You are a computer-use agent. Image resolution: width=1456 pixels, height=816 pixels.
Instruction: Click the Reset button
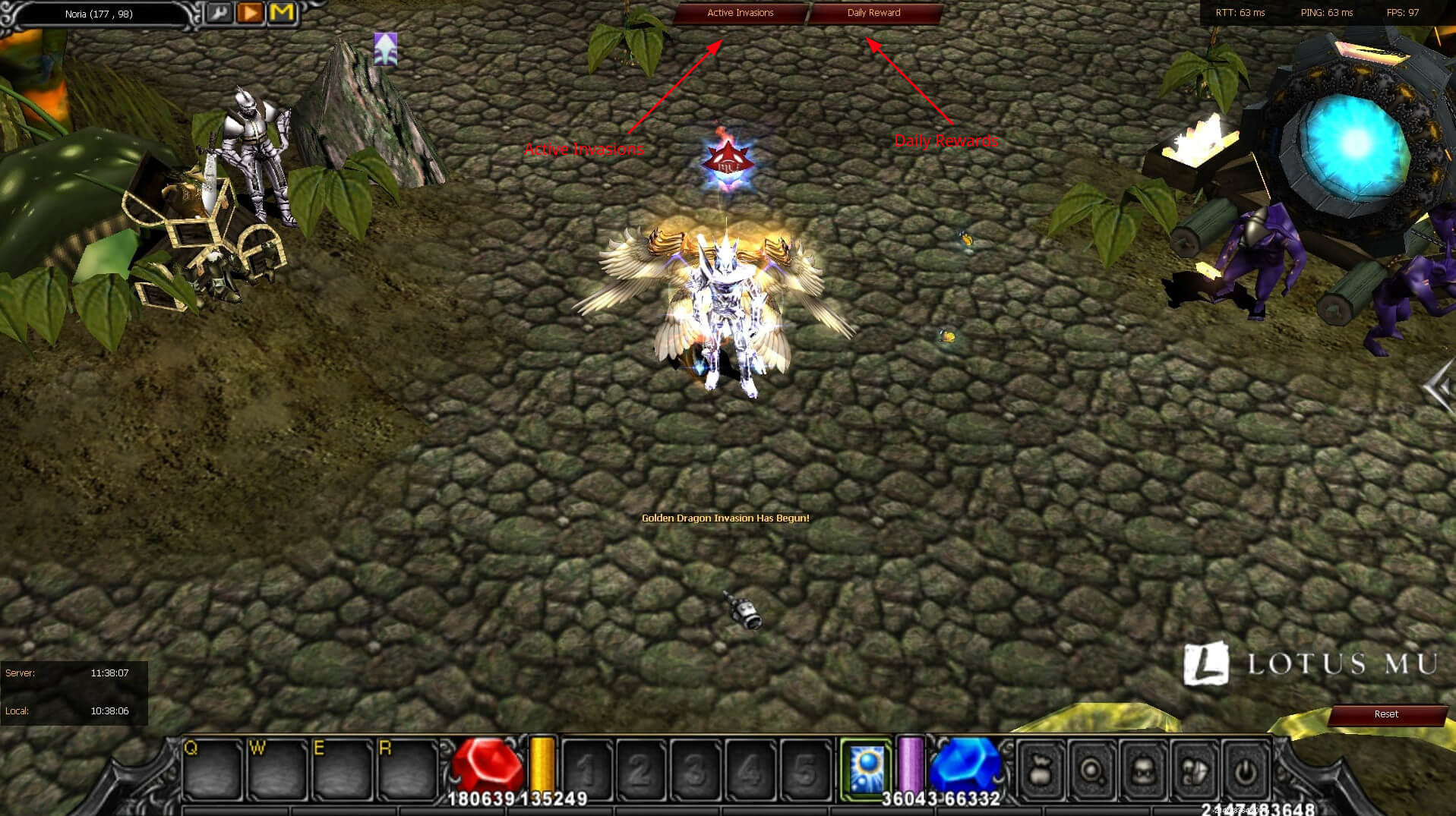tap(1386, 714)
